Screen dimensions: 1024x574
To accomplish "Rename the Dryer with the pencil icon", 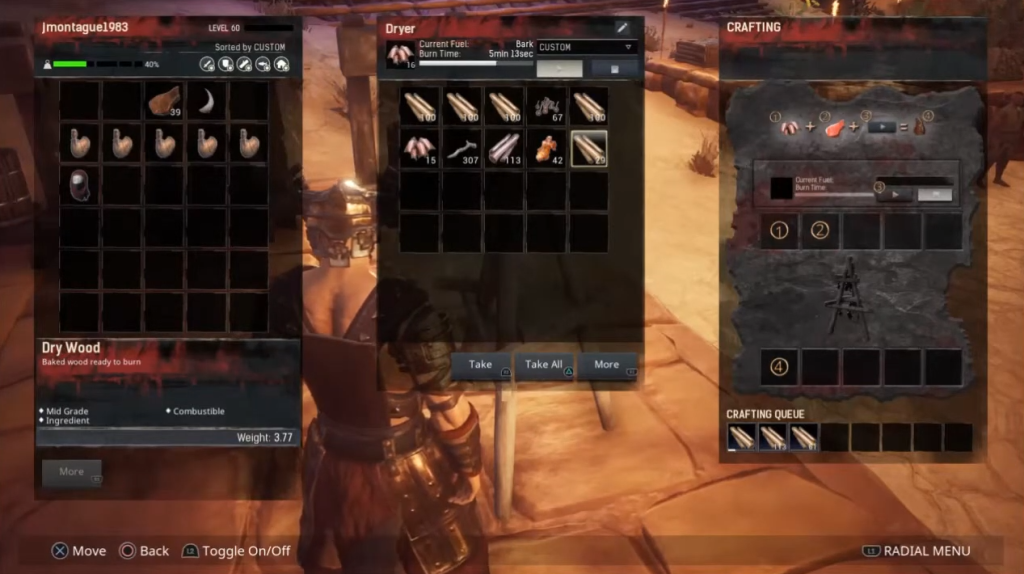I will (x=622, y=27).
